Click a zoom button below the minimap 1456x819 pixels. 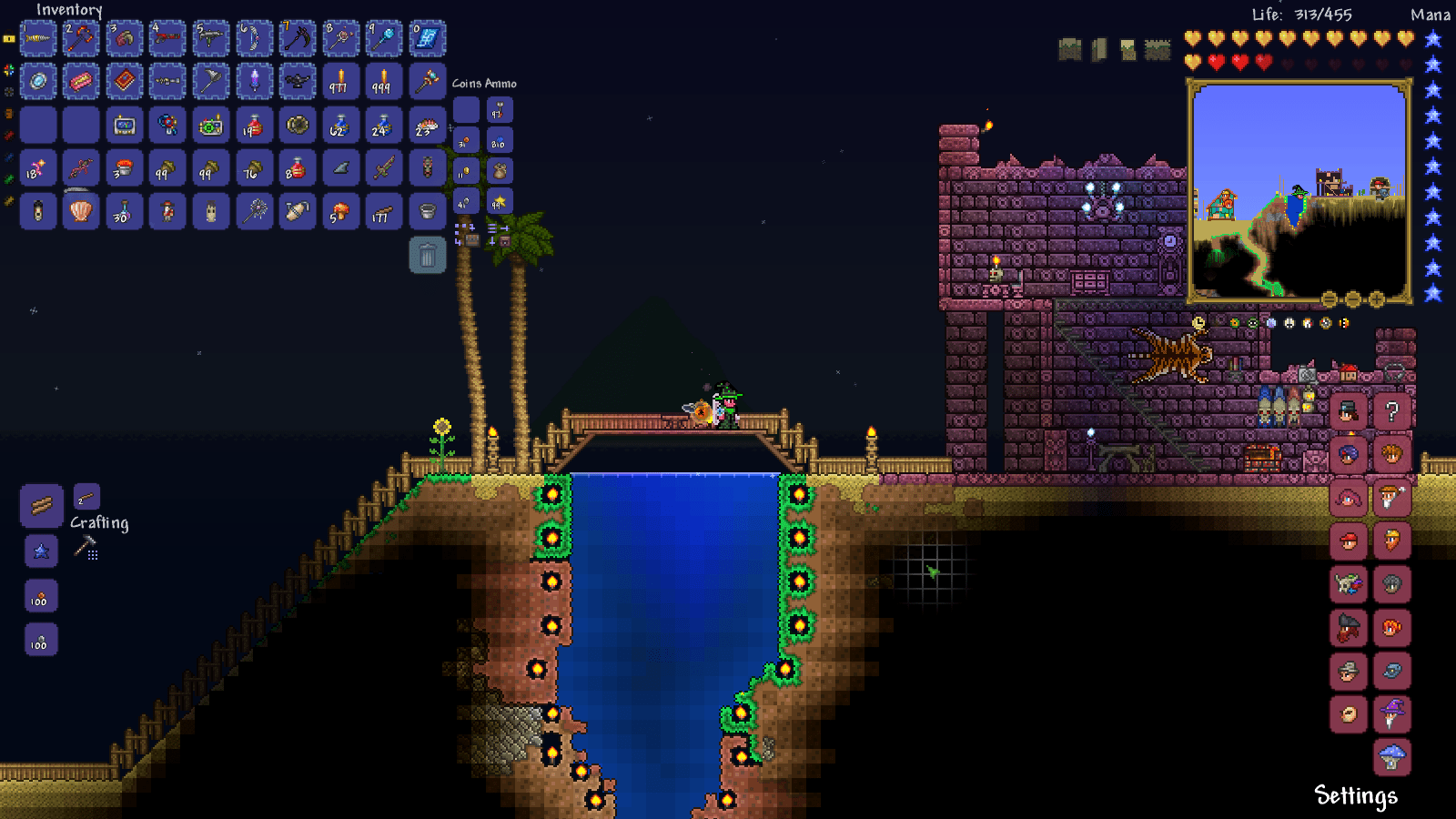1377,299
